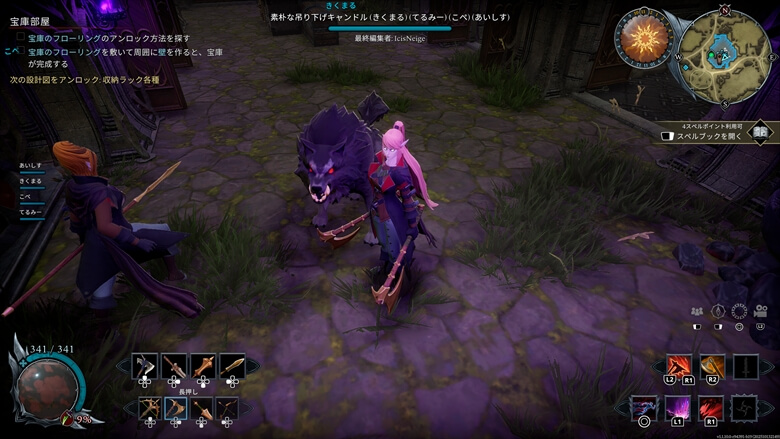
Task: Activate the axe throw weapon skill
Action: 712,367
